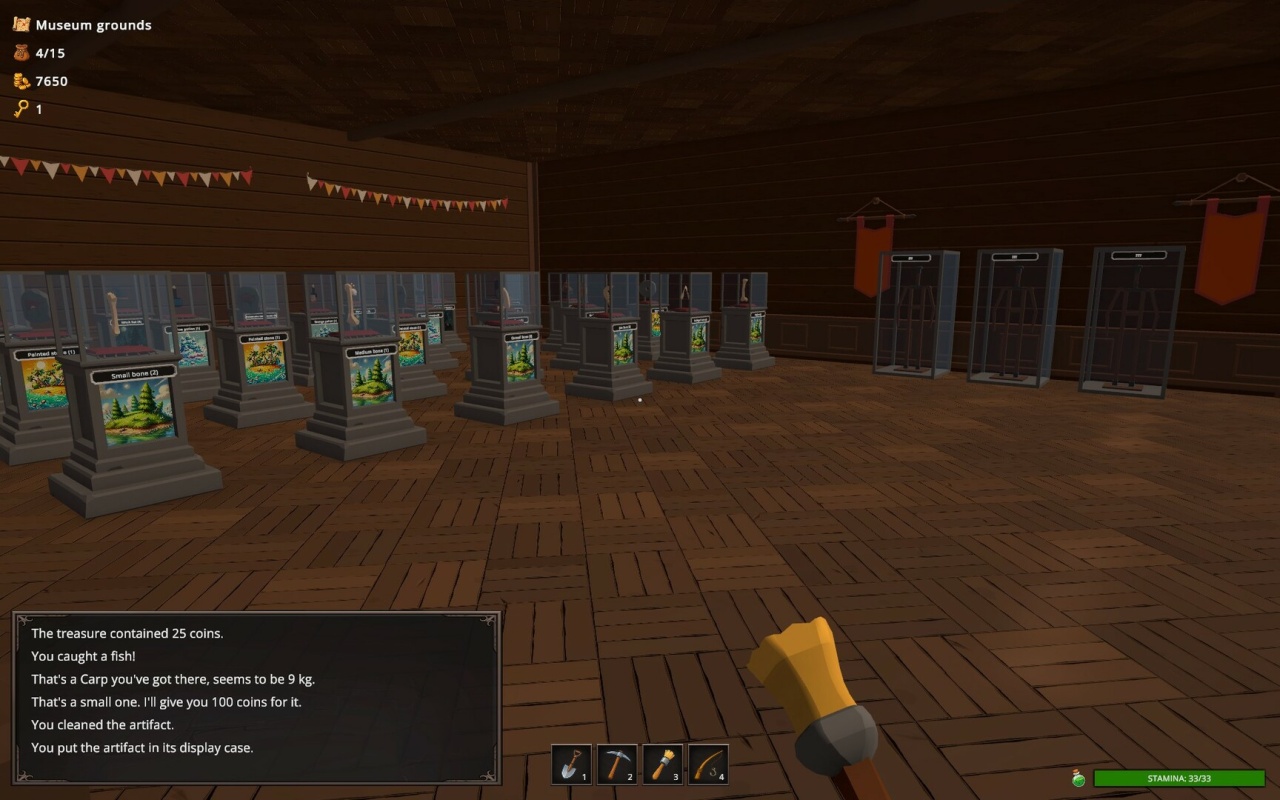
Task: Open the inventory bag icon
Action: coord(21,53)
